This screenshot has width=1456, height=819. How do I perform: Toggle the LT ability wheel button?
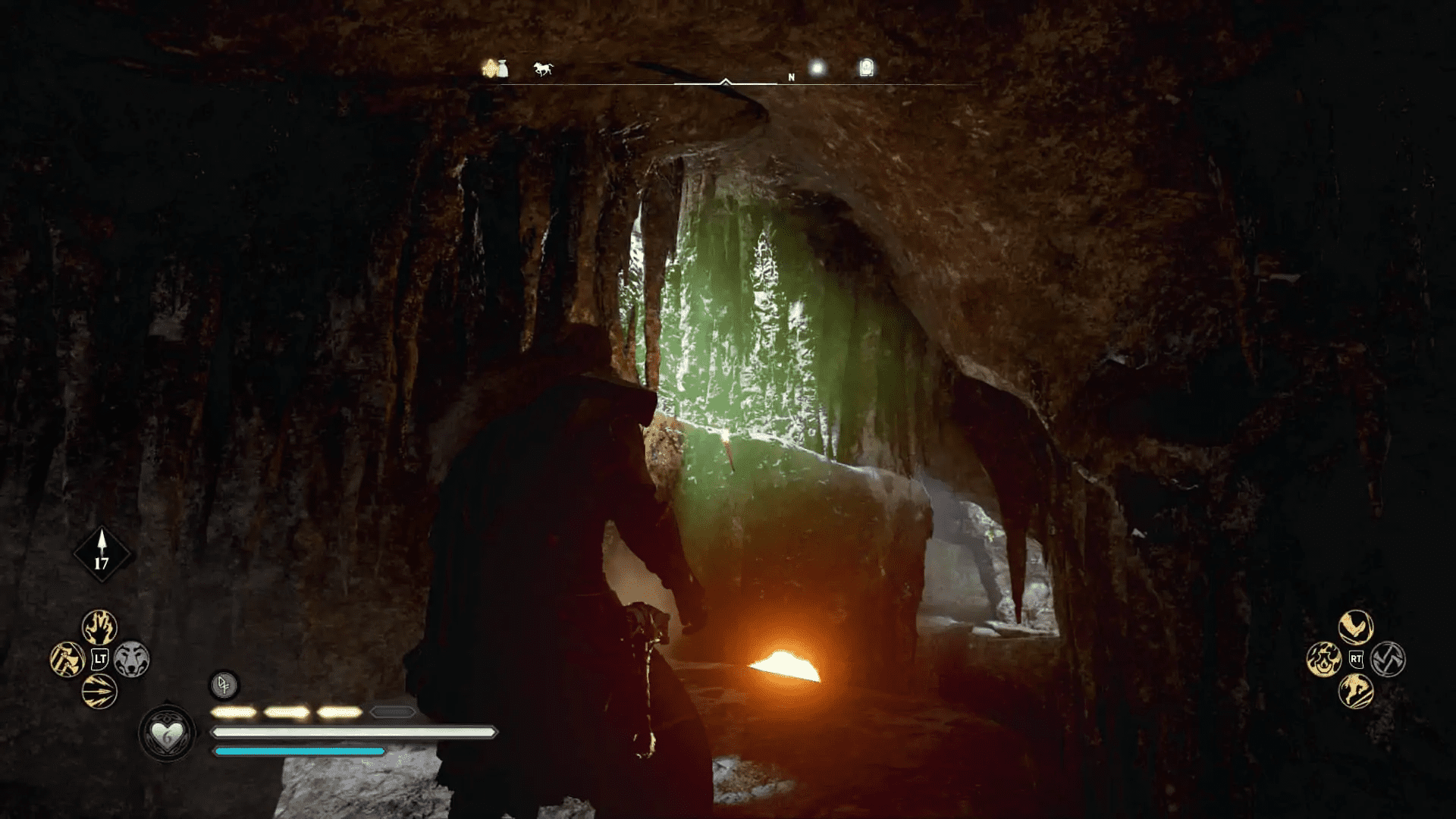(99, 658)
